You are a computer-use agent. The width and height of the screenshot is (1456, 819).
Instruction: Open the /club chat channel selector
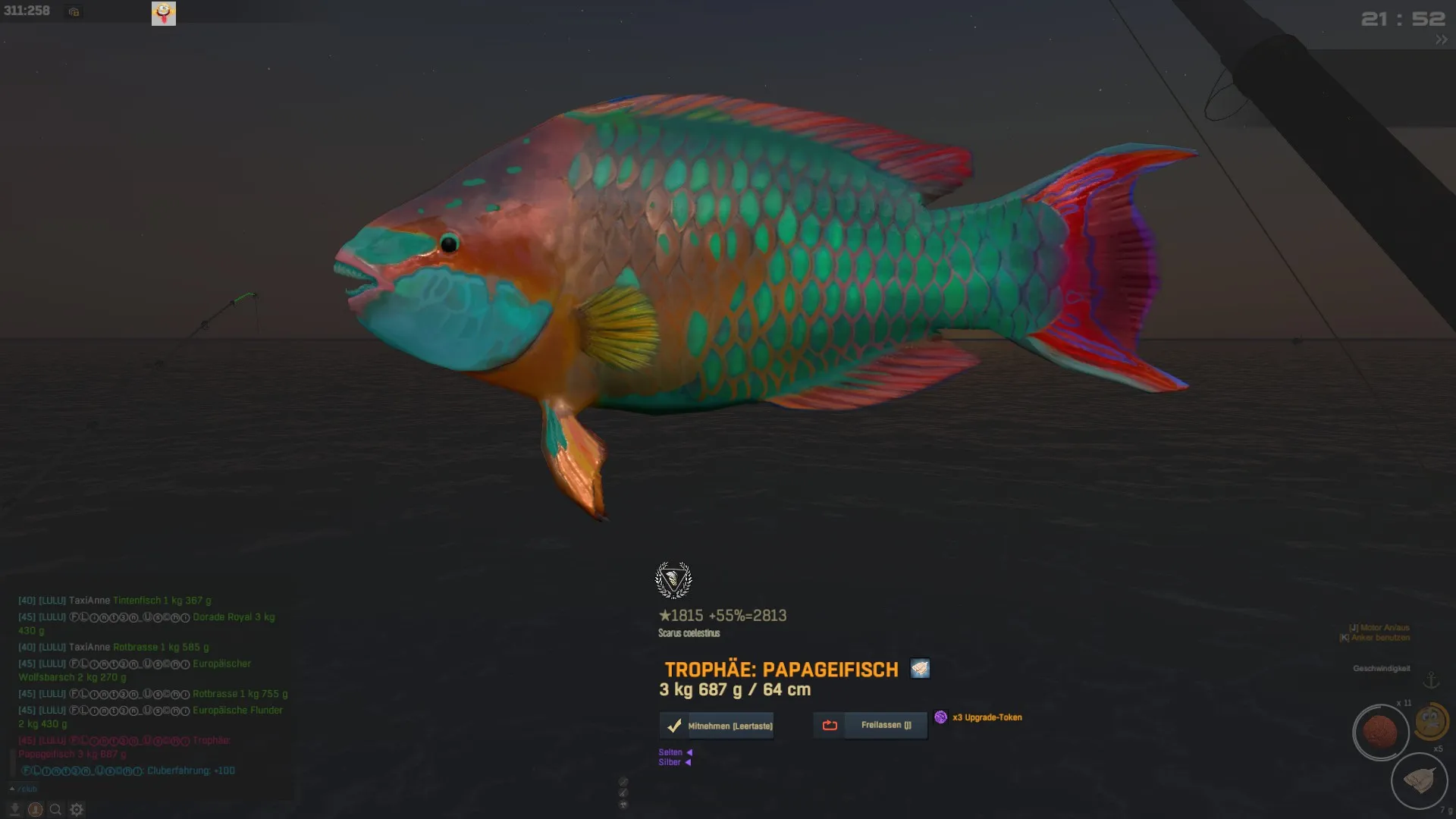click(24, 789)
